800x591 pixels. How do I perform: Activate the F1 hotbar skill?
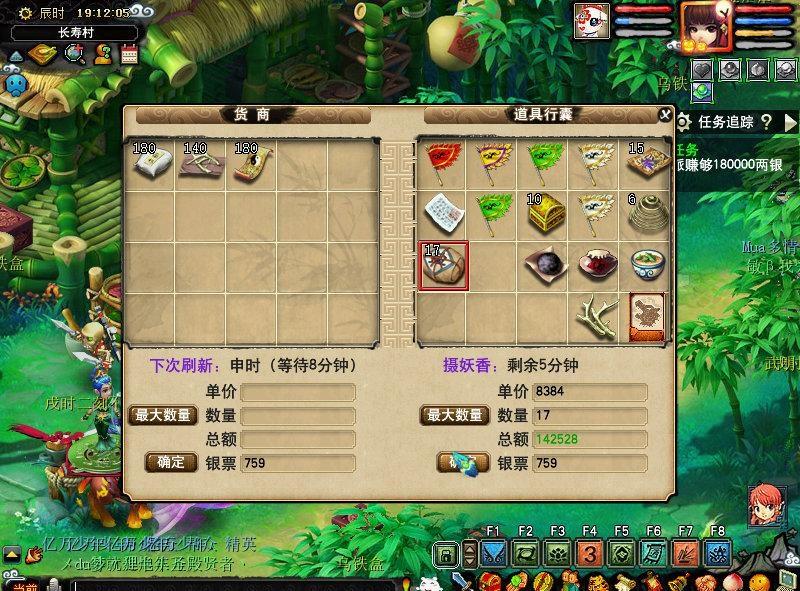pos(493,553)
